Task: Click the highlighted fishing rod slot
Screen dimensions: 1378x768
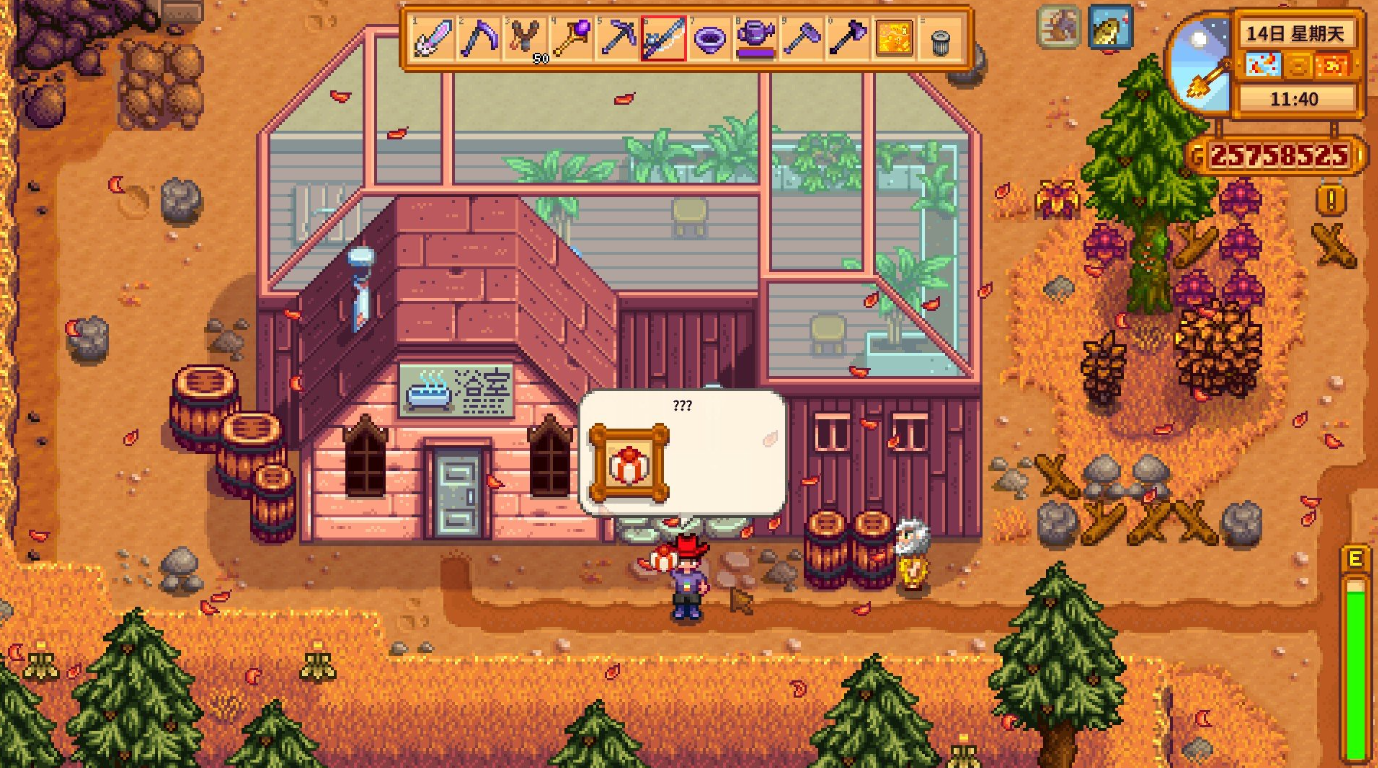Action: (x=664, y=40)
